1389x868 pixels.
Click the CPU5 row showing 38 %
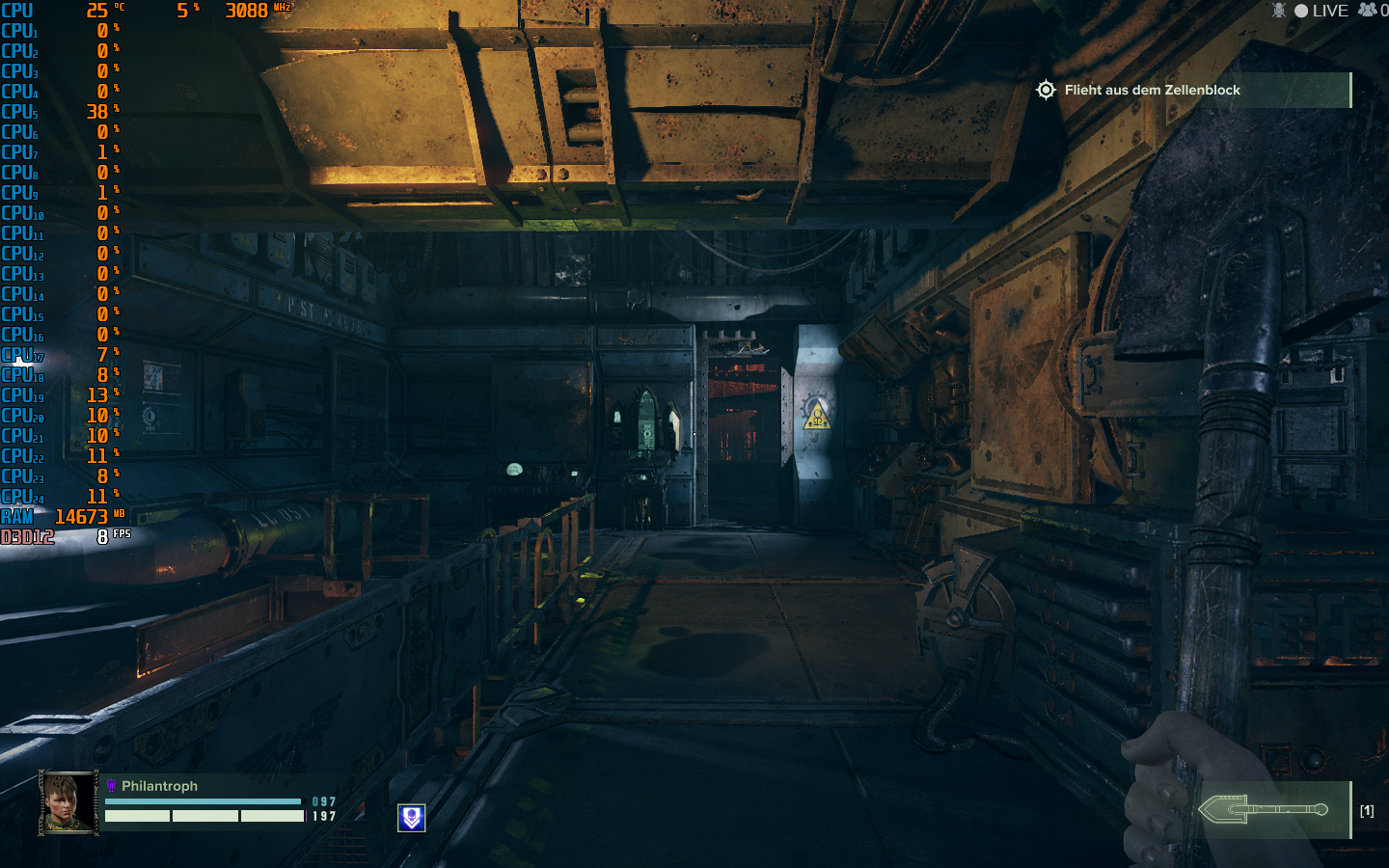click(58, 111)
